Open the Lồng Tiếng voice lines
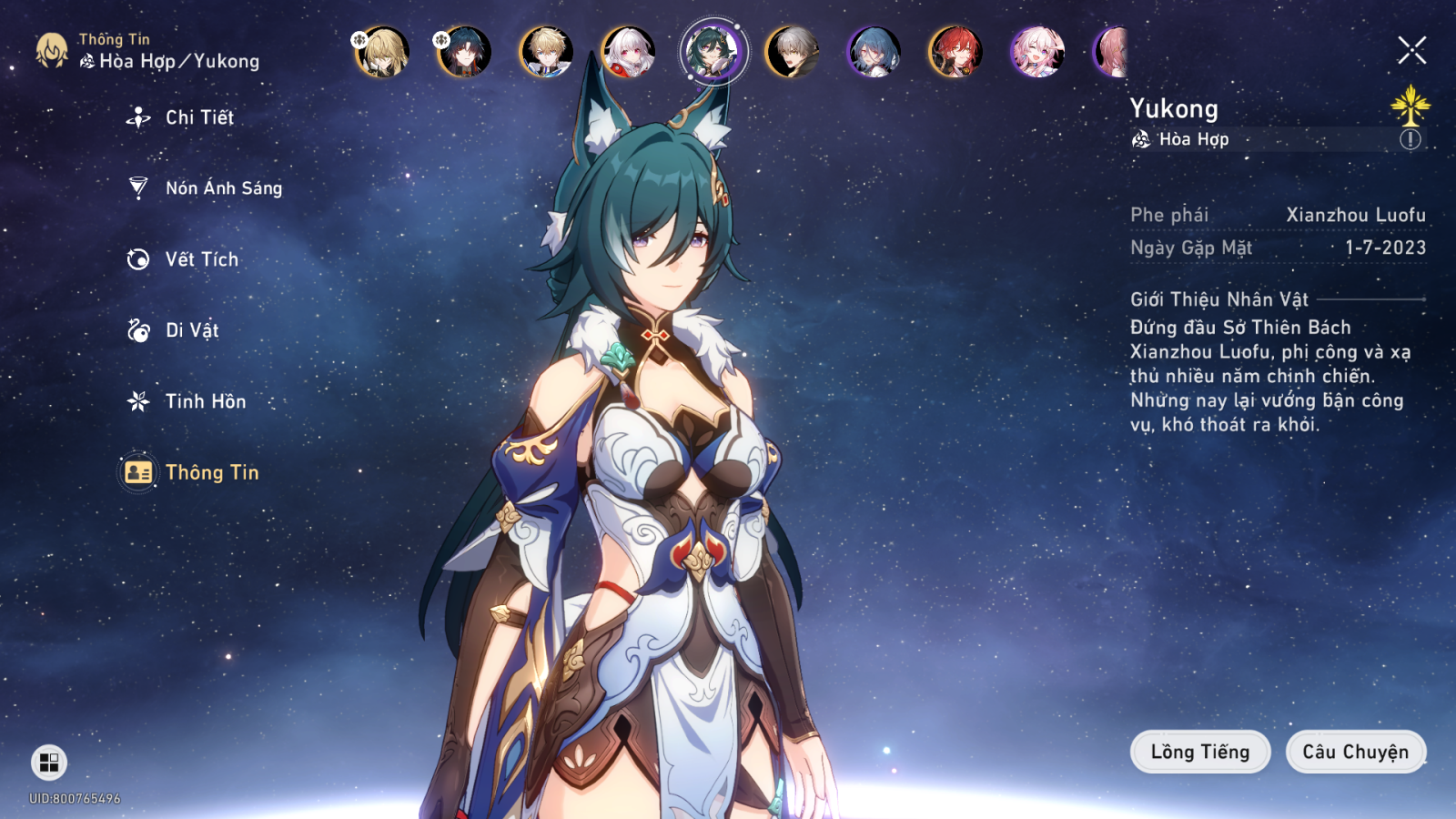The image size is (1456, 819). click(1199, 752)
